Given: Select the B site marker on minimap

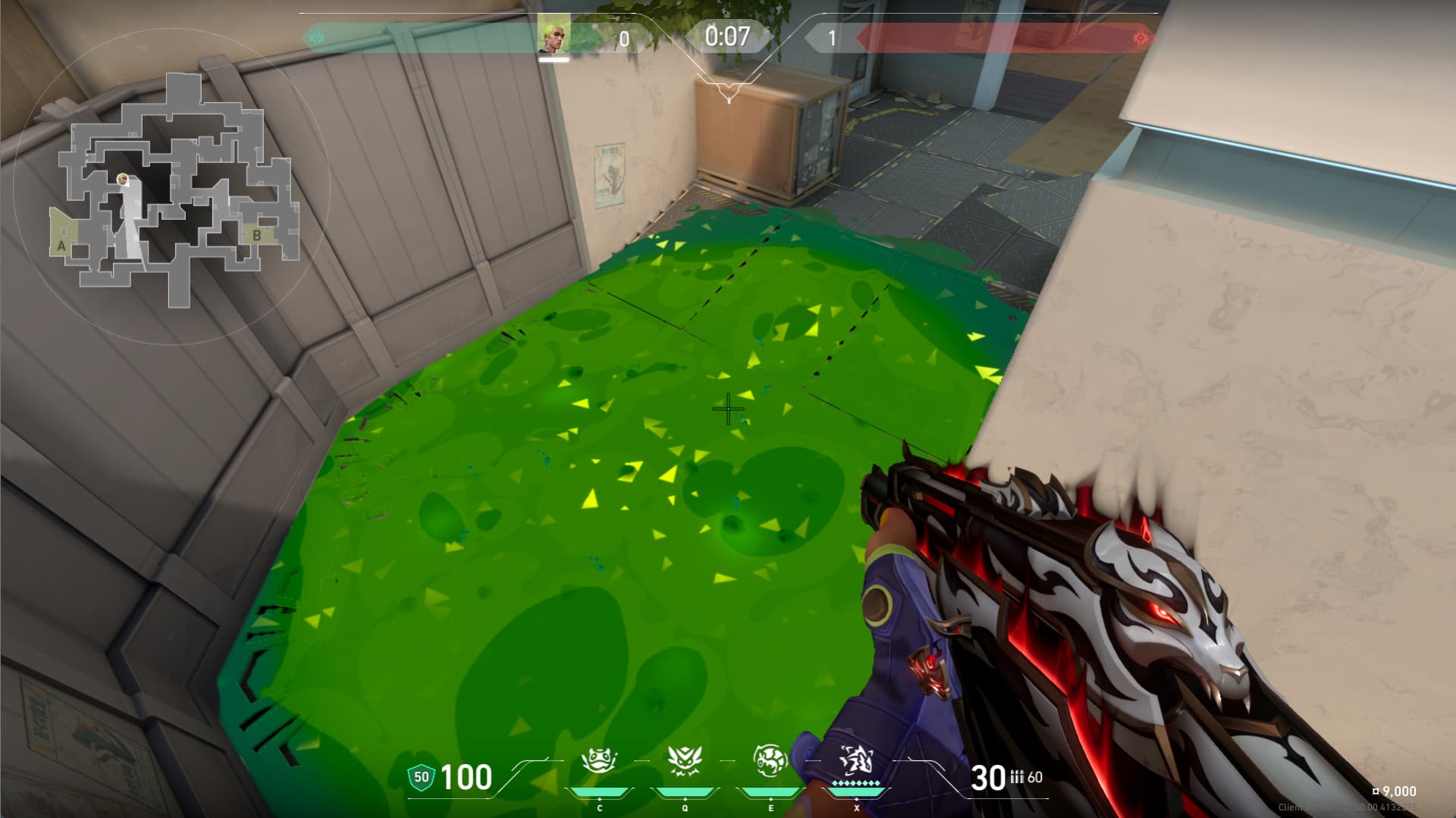Looking at the screenshot, I should pyautogui.click(x=256, y=235).
